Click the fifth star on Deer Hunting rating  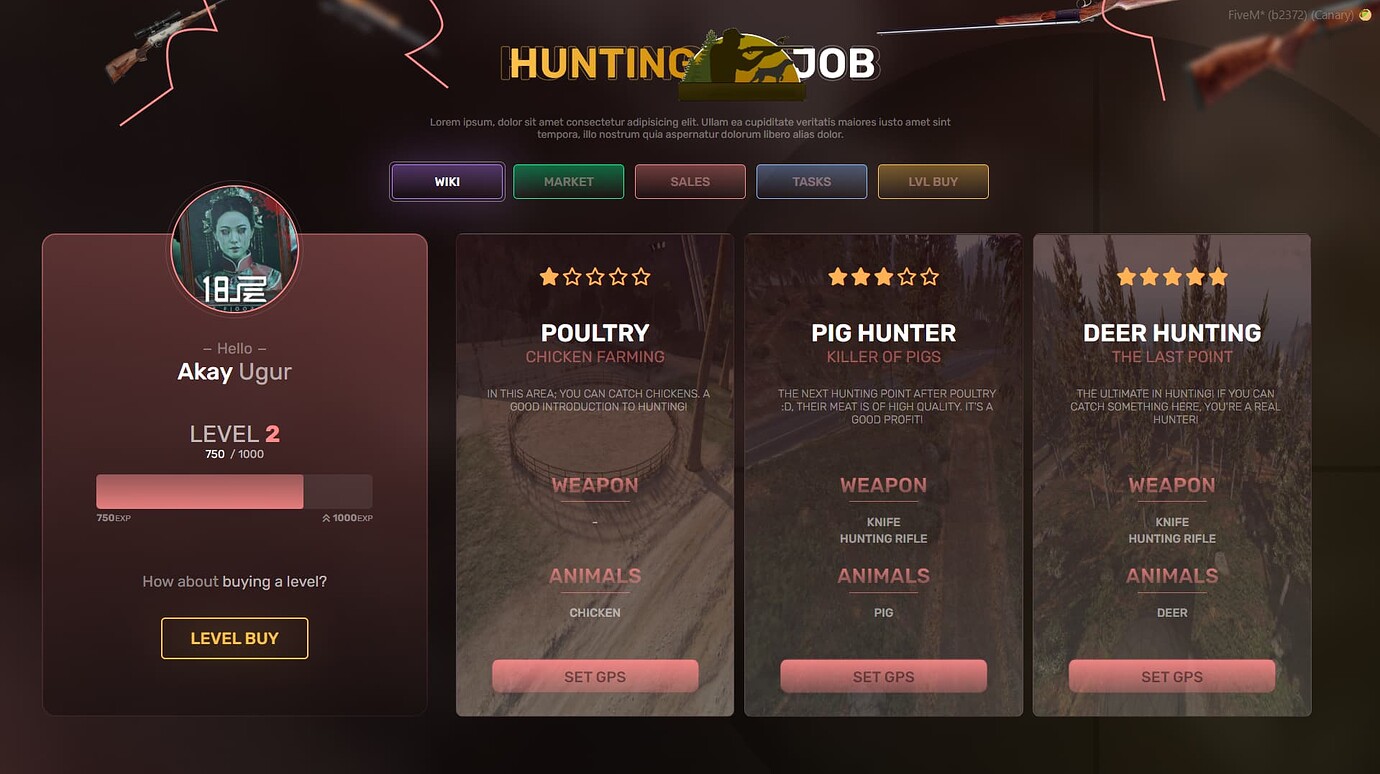(1219, 276)
